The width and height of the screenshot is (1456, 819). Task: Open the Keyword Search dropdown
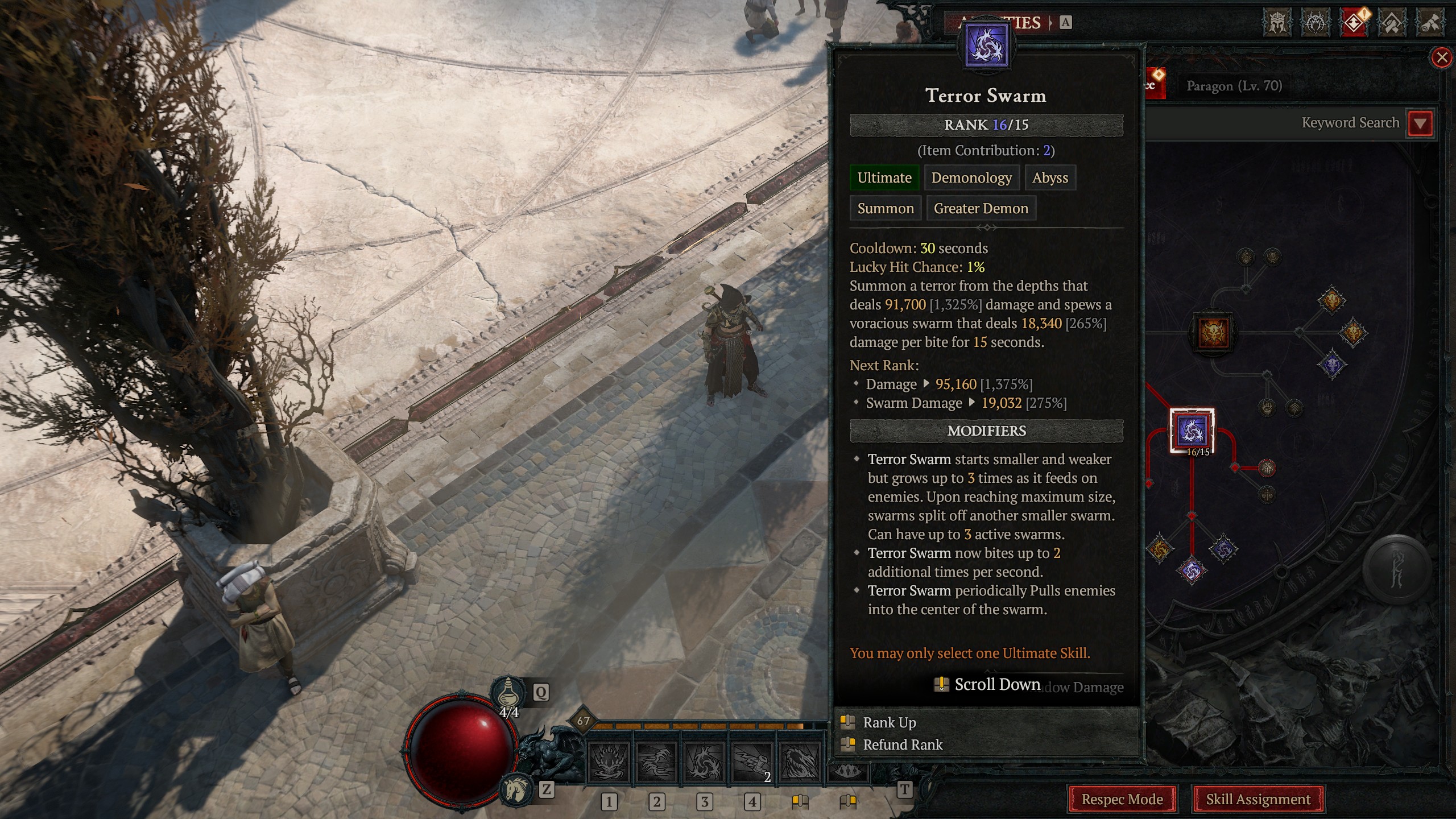tap(1420, 122)
